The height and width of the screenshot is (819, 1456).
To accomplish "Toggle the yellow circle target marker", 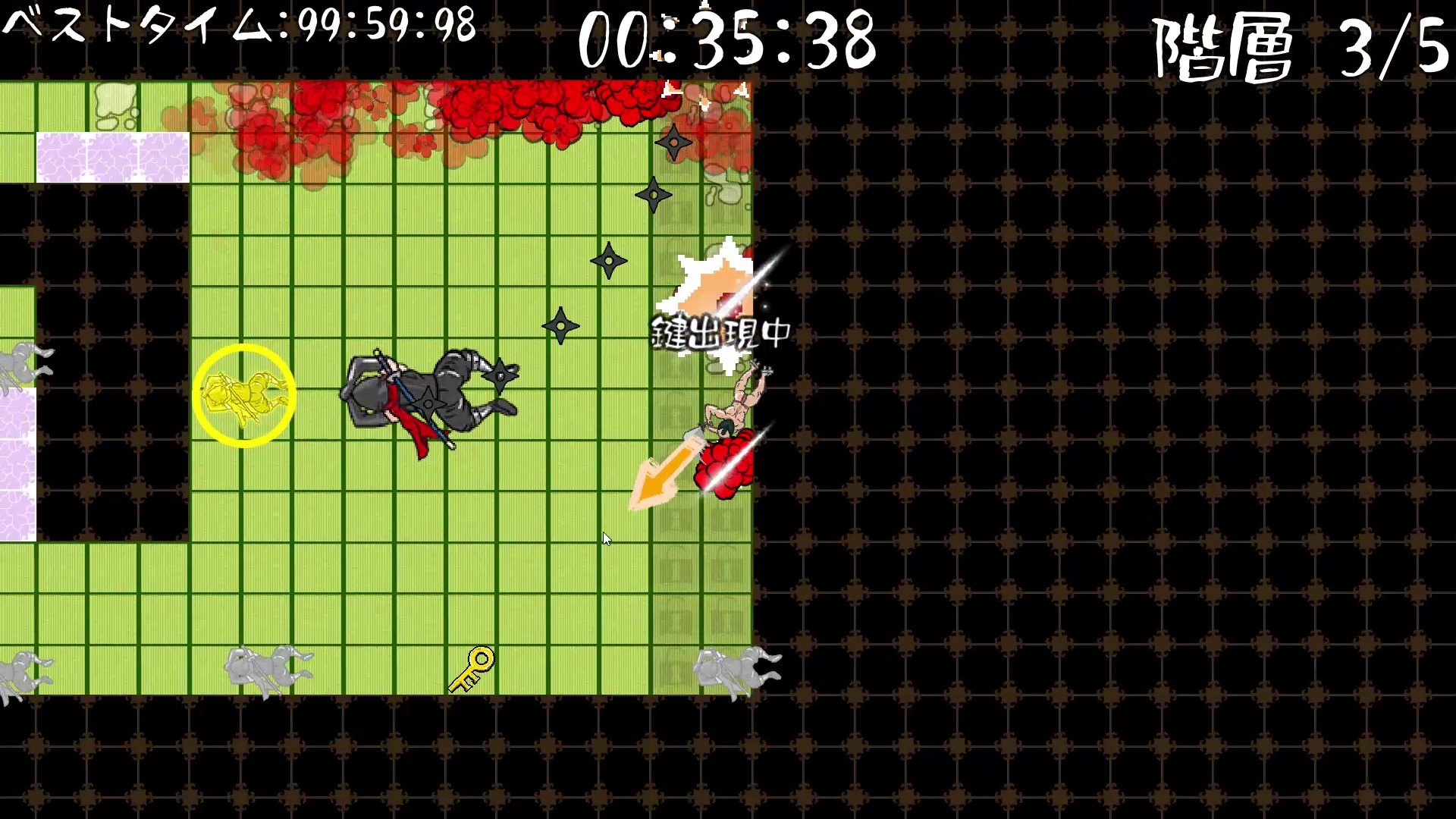I will (244, 394).
